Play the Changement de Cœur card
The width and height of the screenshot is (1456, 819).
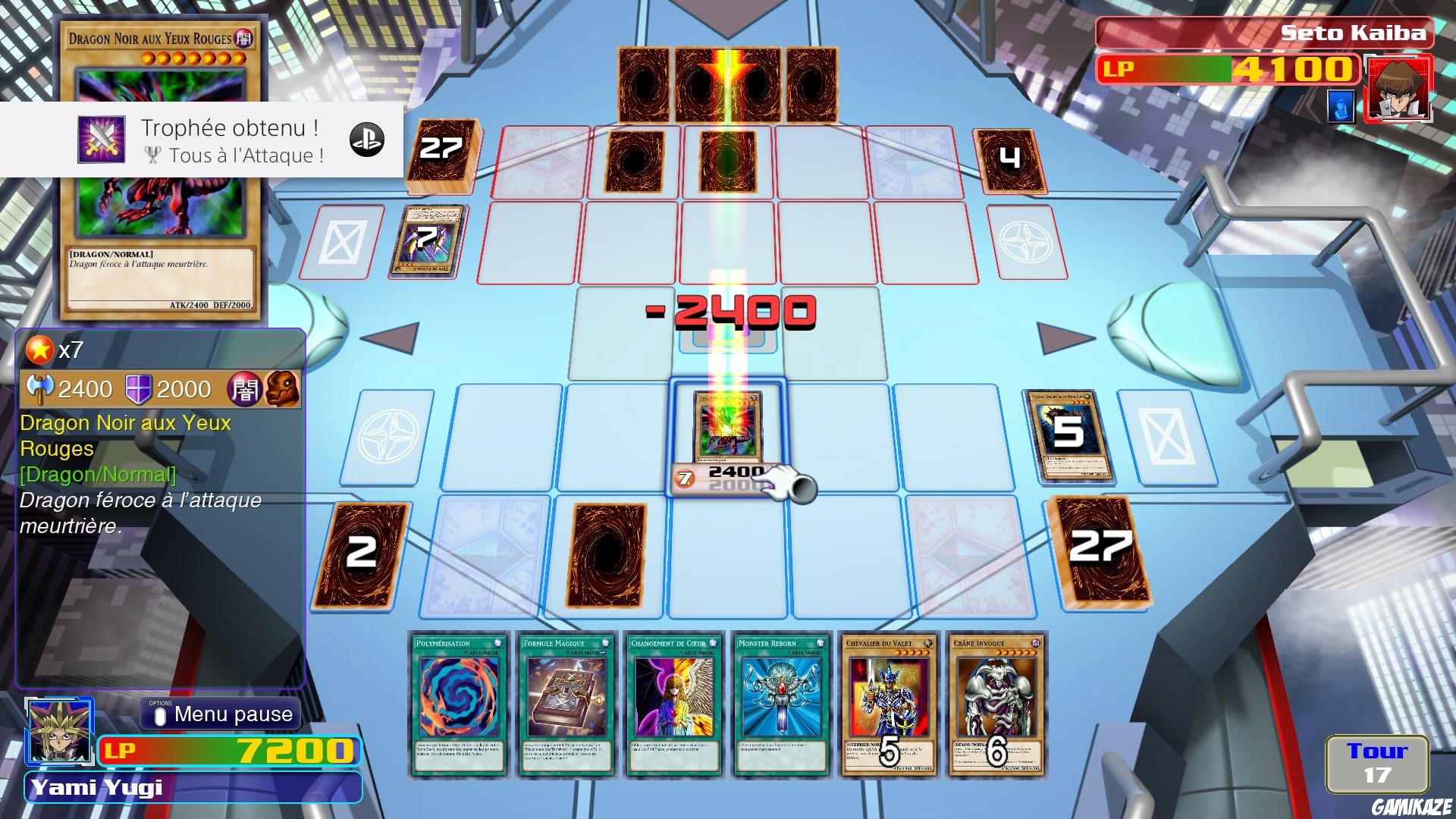coord(673,705)
